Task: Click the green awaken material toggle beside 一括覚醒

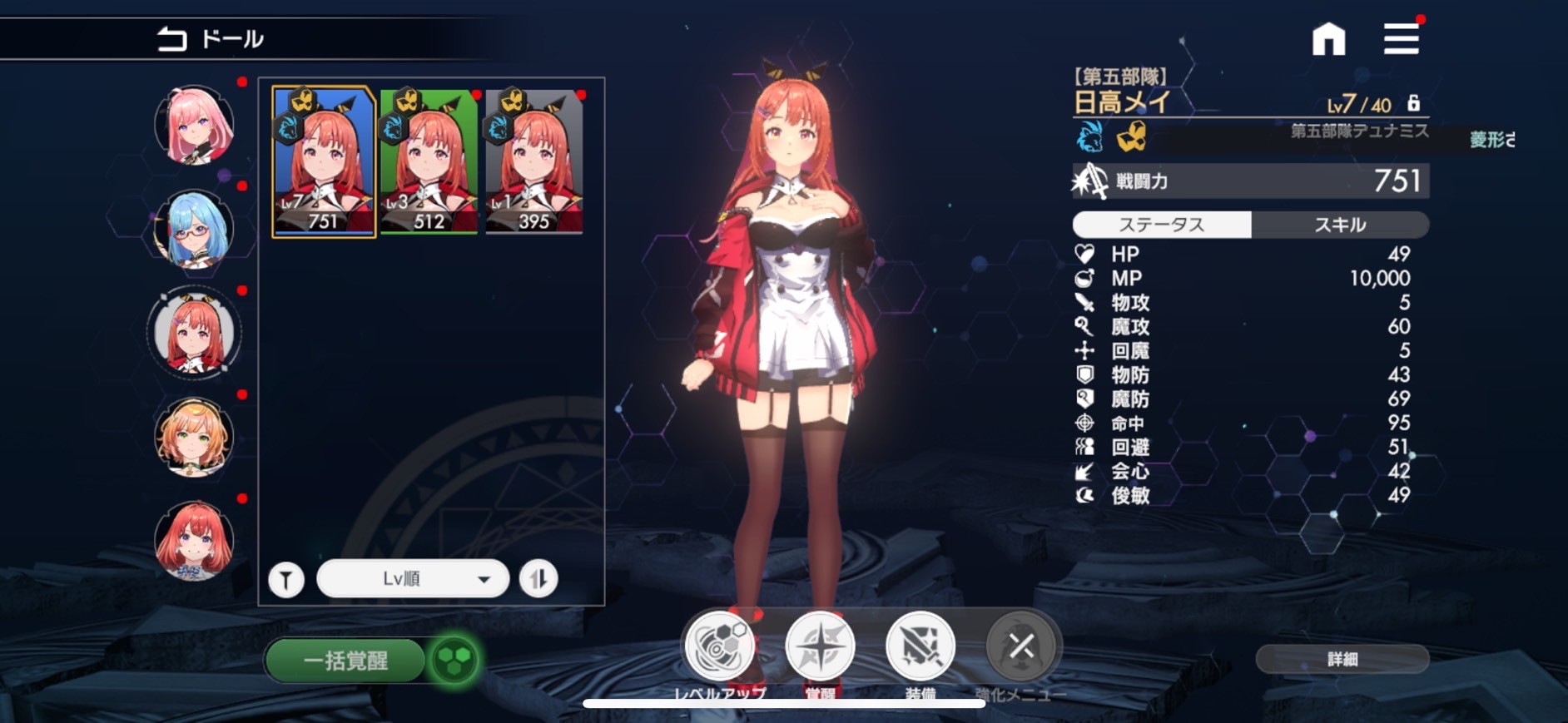Action: [454, 660]
